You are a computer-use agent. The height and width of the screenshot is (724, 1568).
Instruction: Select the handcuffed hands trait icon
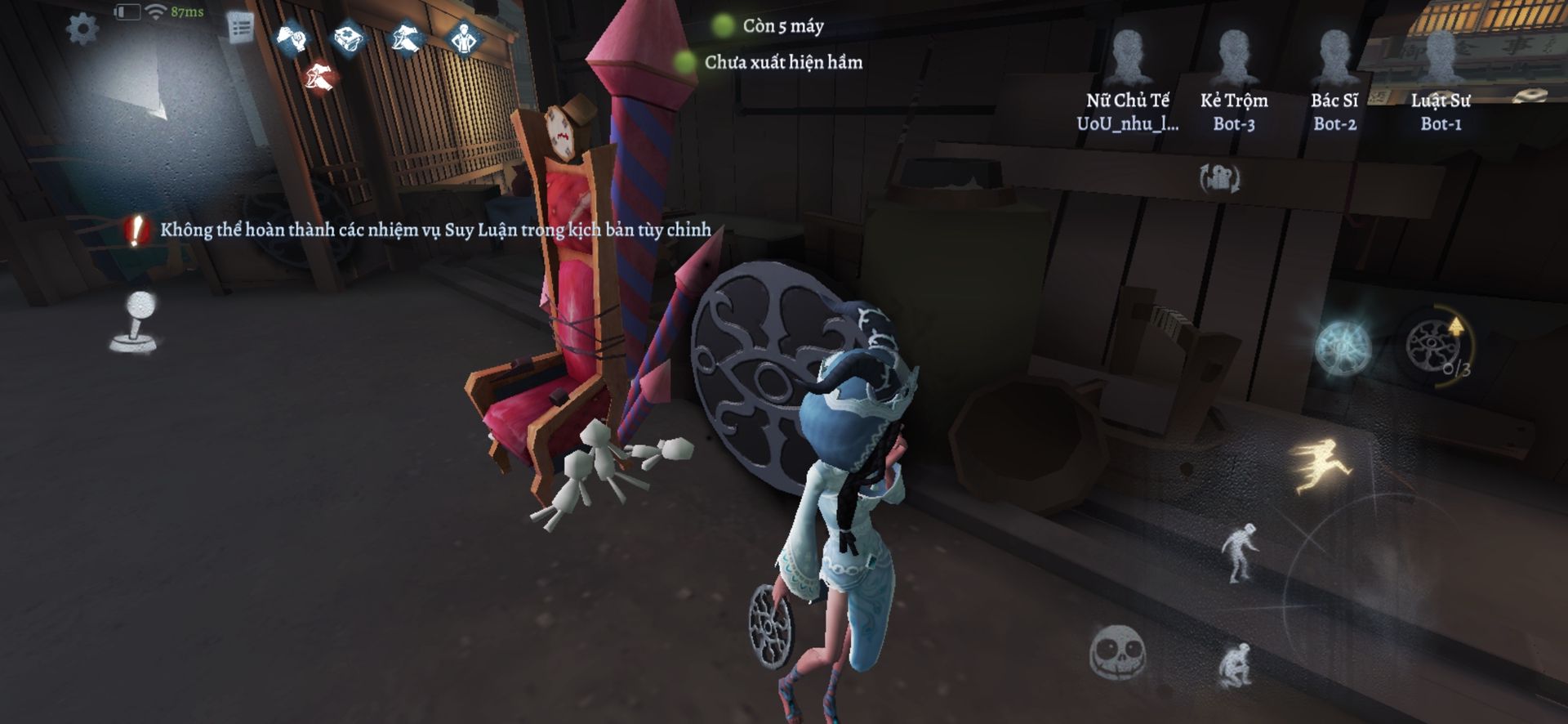point(293,38)
